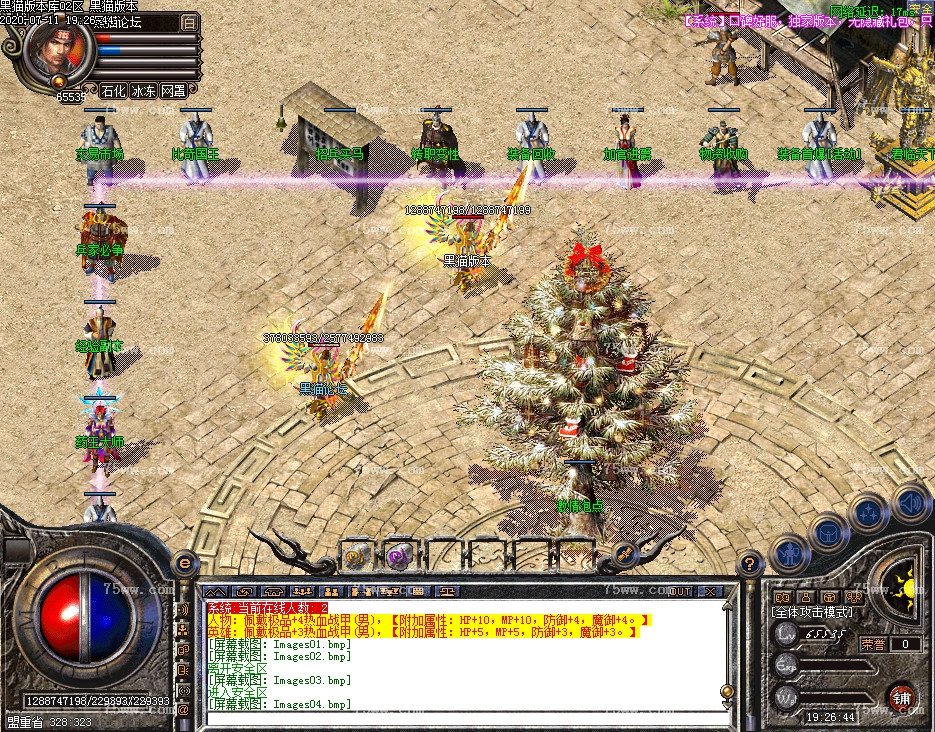Click the OUT button on chat bar
This screenshot has width=935, height=732.
point(680,592)
